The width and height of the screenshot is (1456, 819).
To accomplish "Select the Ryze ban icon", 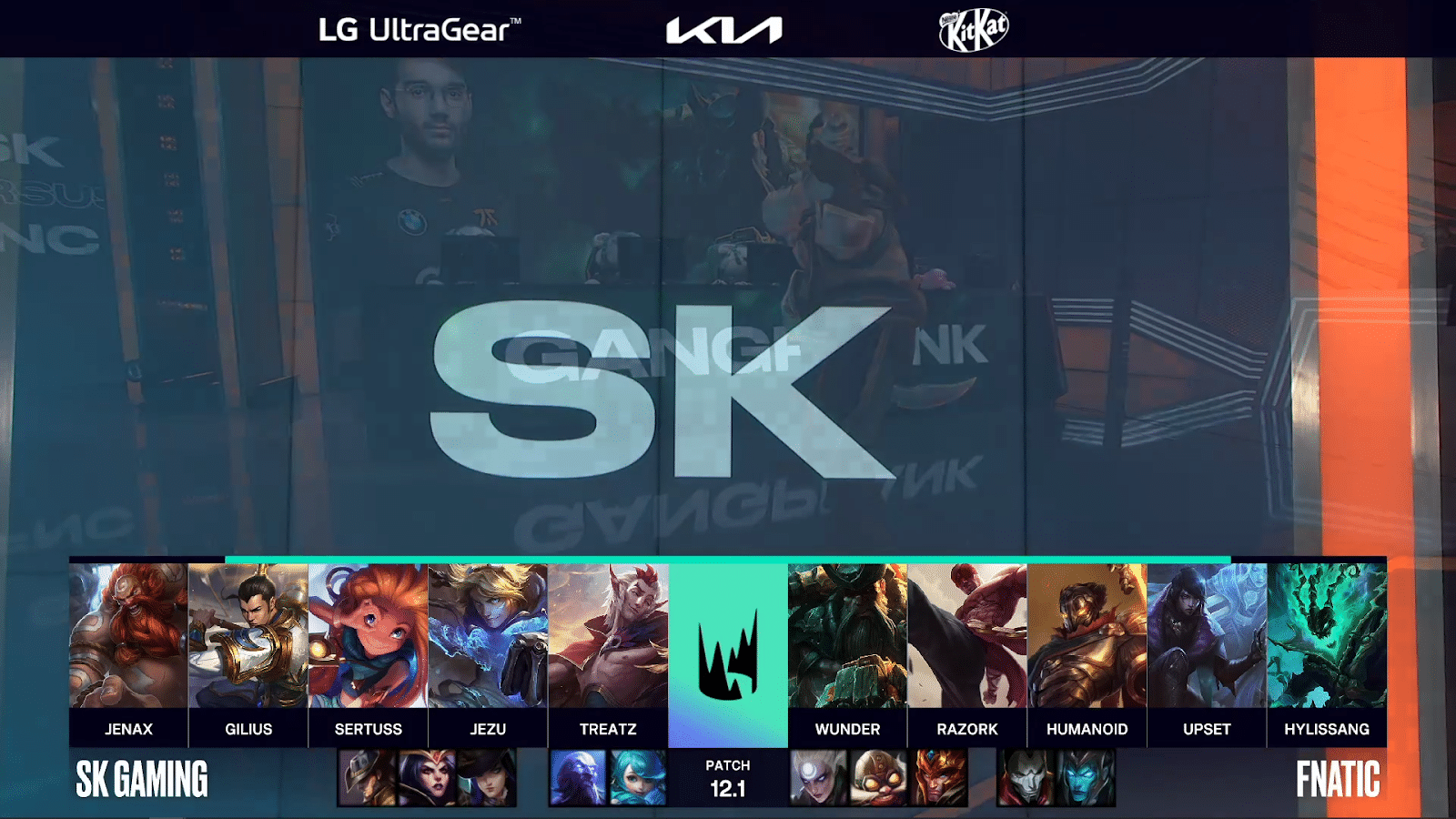I will 578,778.
